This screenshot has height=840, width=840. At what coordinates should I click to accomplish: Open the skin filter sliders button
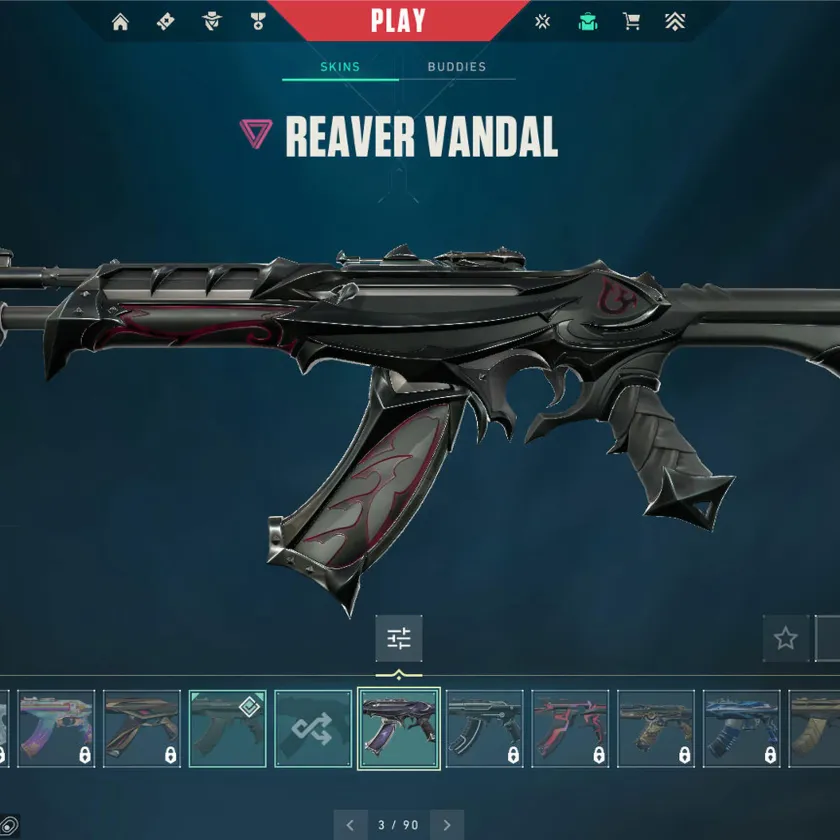tap(399, 638)
